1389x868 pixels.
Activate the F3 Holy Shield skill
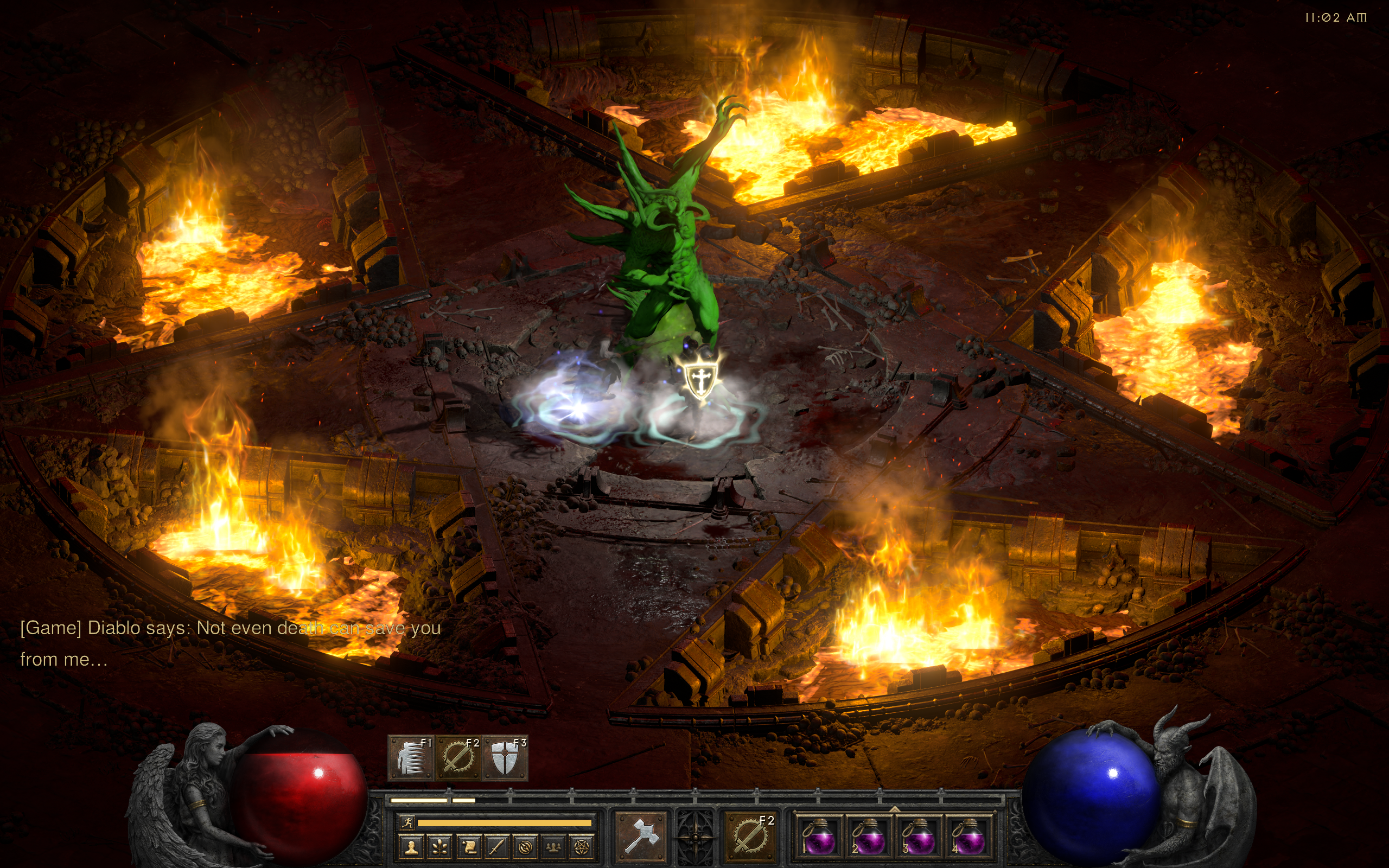[505, 758]
